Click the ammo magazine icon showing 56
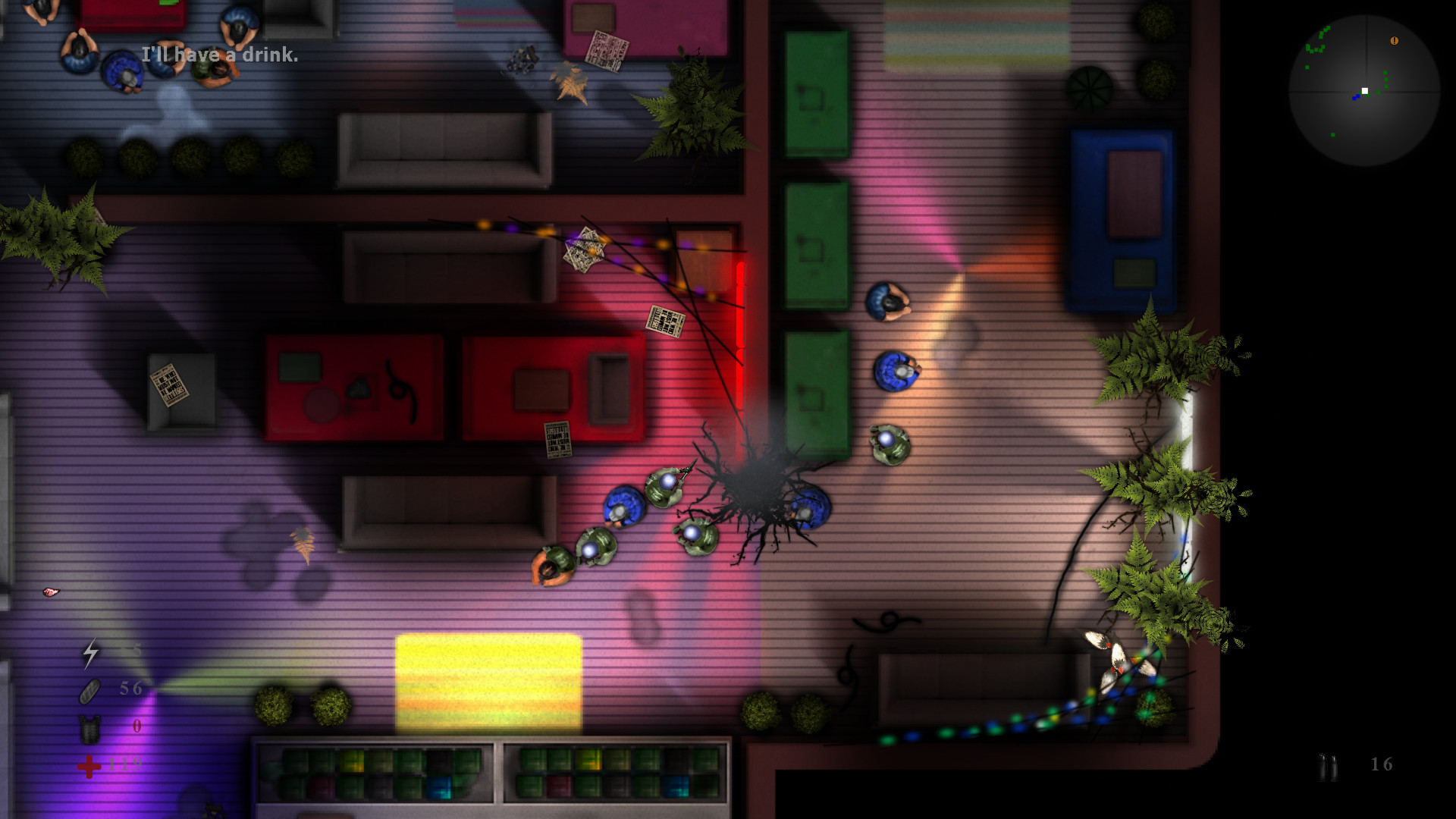The image size is (1456, 819). (89, 691)
